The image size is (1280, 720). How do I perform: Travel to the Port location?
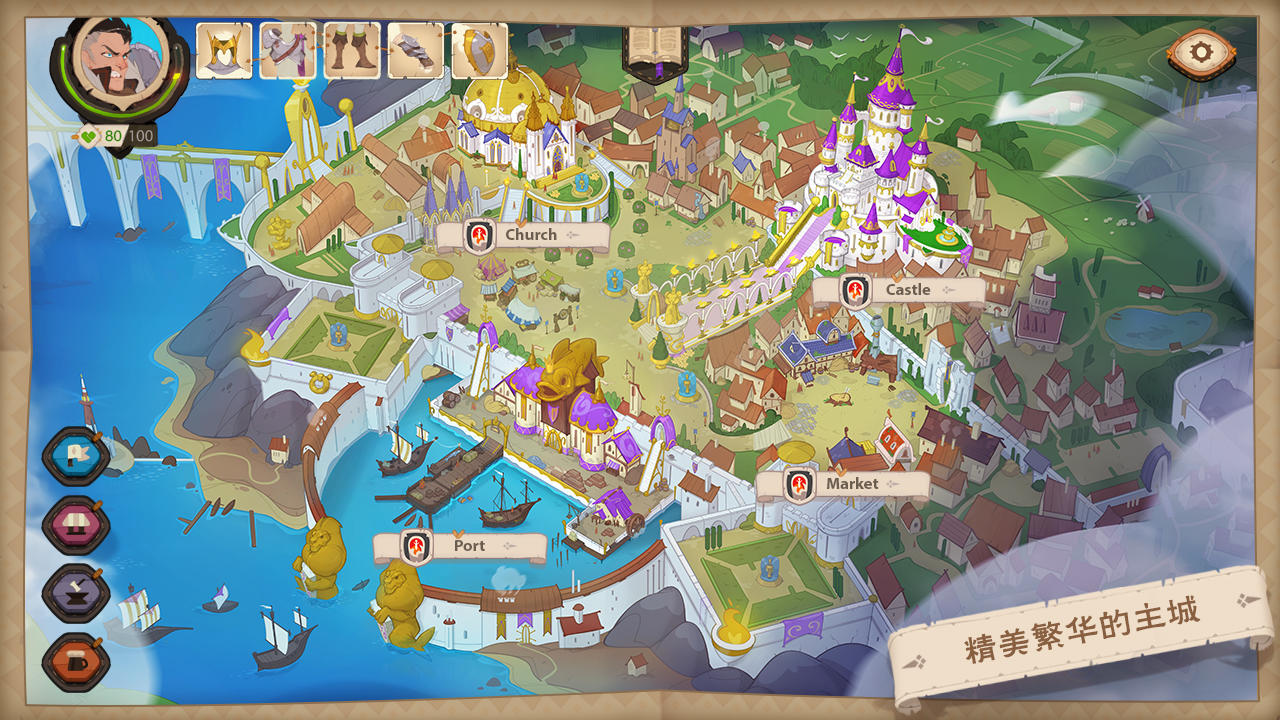[x=459, y=547]
